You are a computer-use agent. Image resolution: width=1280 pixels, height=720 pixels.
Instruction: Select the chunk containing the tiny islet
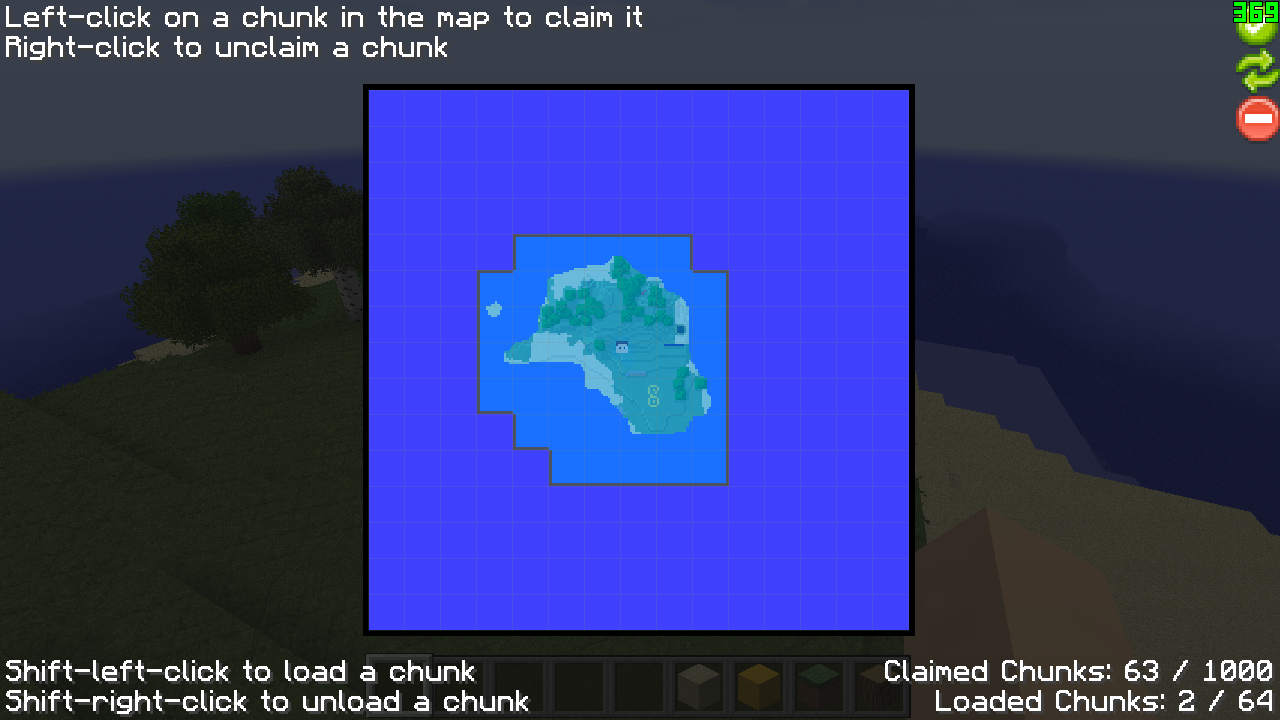(494, 309)
